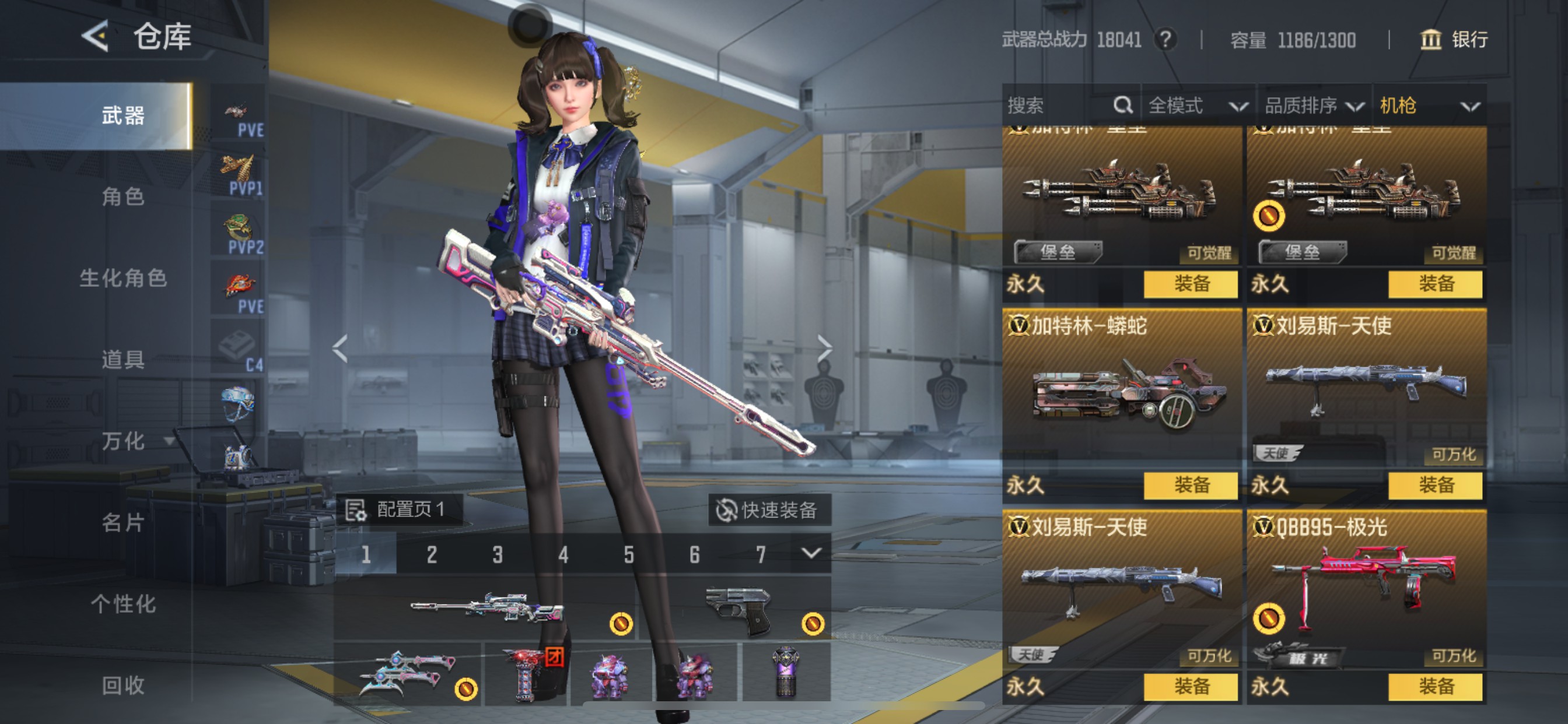Viewport: 1568px width, 724px height.
Task: Select the 道具 items tab
Action: click(123, 360)
